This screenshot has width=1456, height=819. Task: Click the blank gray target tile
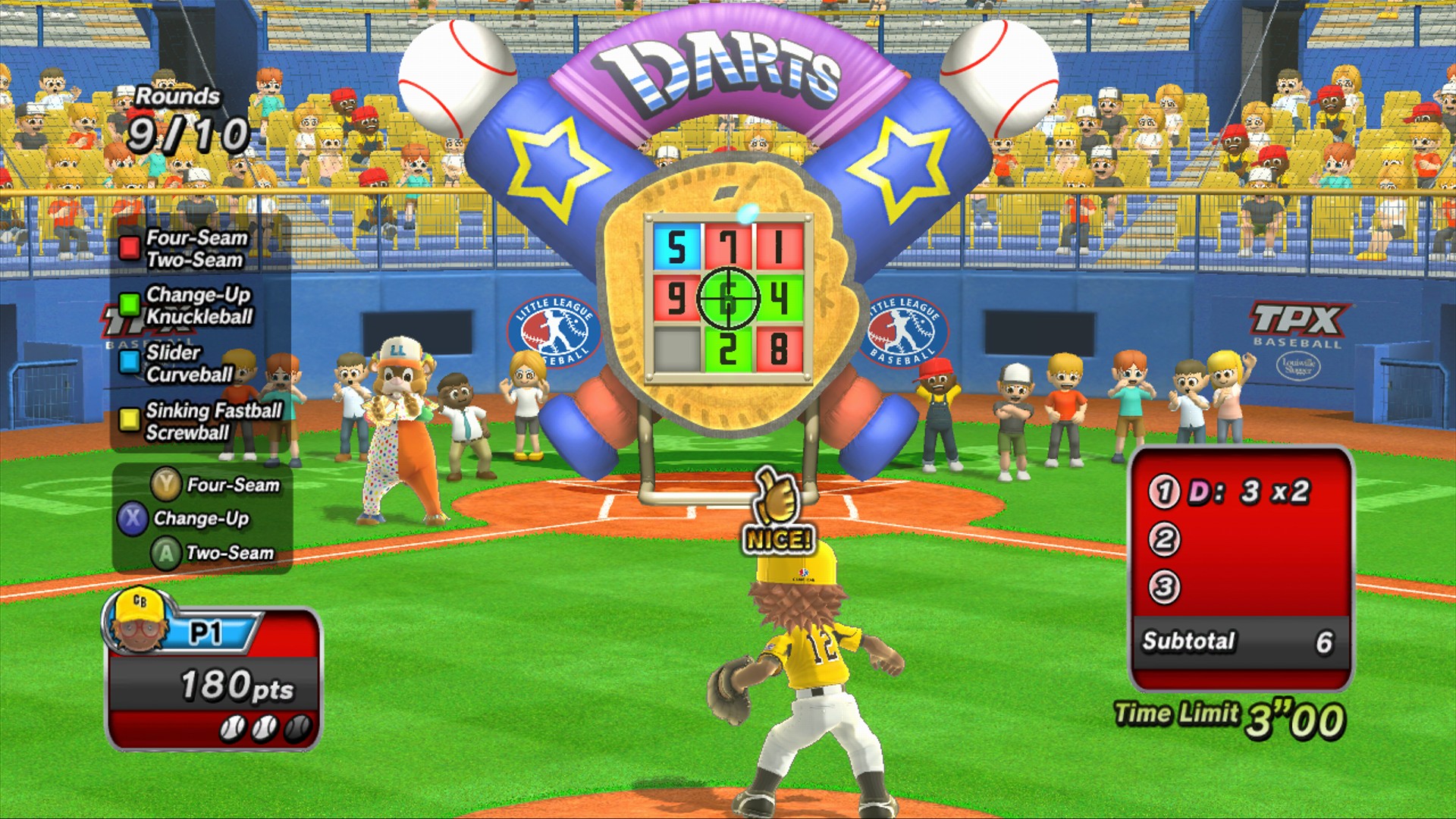coord(677,349)
